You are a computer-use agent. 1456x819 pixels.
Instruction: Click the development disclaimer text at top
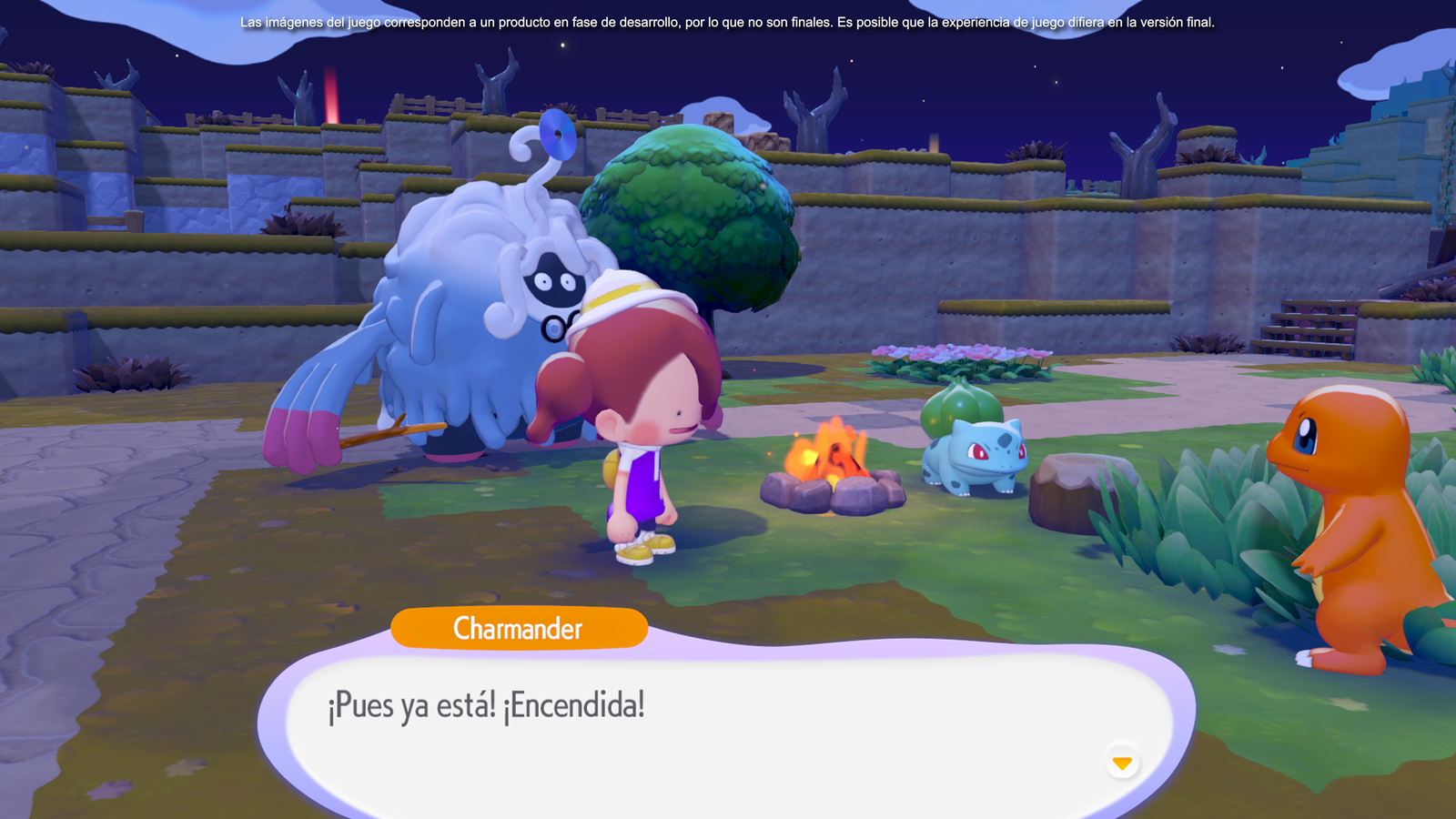click(x=728, y=23)
